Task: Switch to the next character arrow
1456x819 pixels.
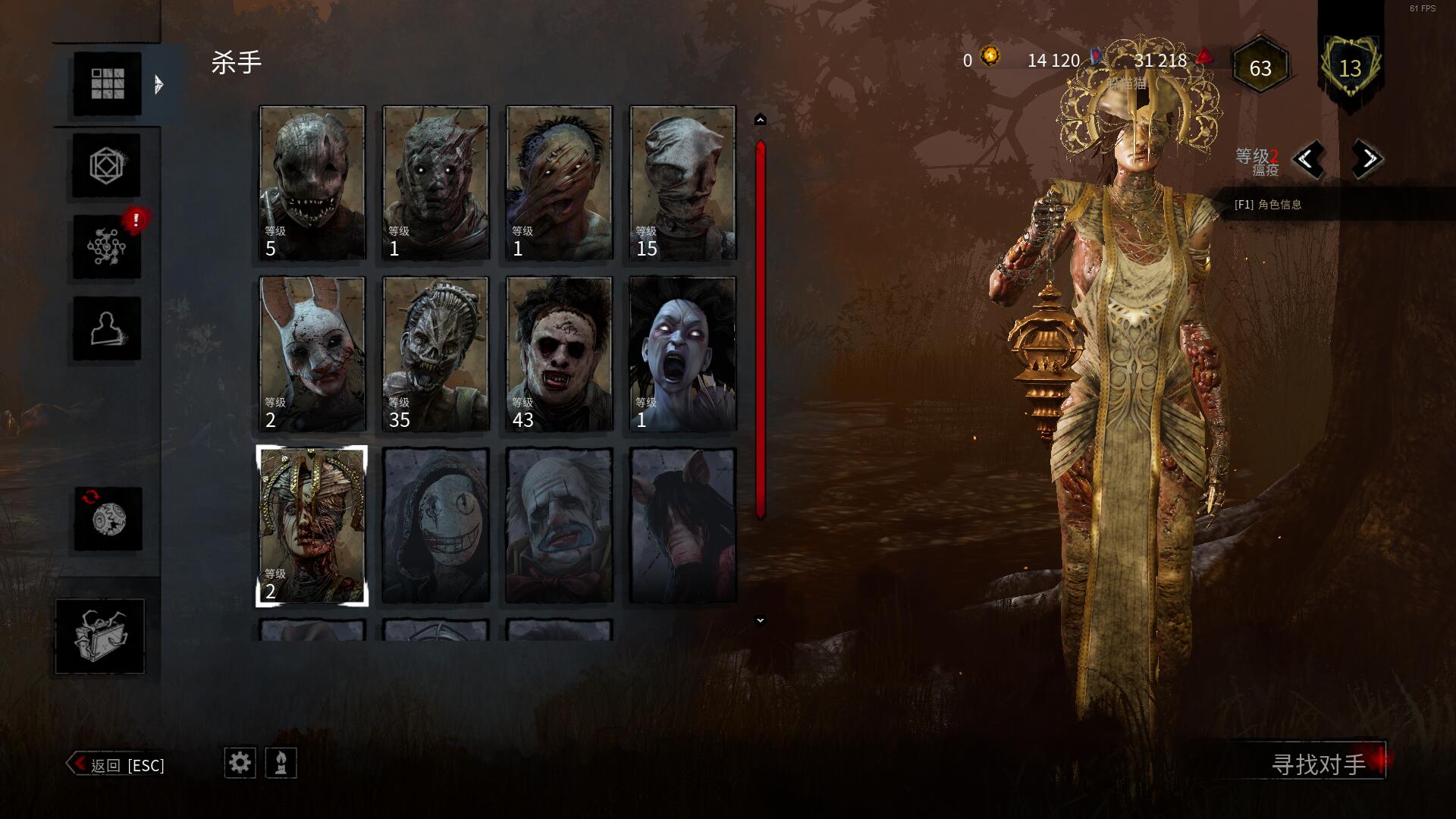Action: 1367,159
